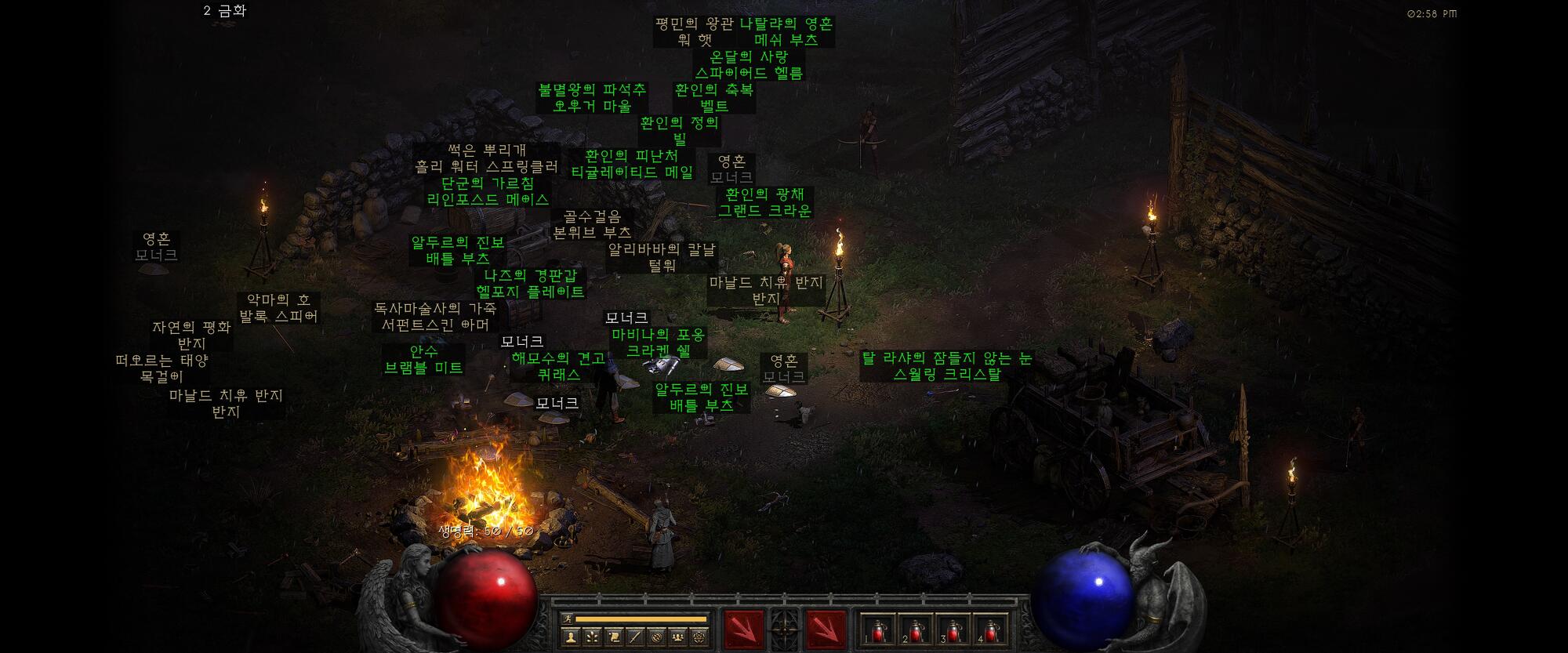The width and height of the screenshot is (1568, 653).
Task: Pick up 탈 라샤의 잠들지 않는 눈 item label
Action: pos(946,366)
